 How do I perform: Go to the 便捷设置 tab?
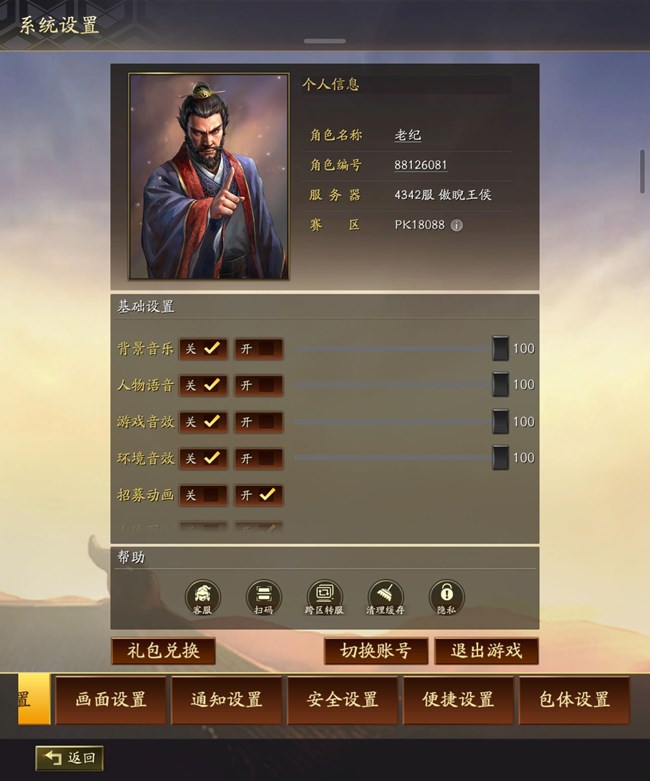[x=458, y=700]
